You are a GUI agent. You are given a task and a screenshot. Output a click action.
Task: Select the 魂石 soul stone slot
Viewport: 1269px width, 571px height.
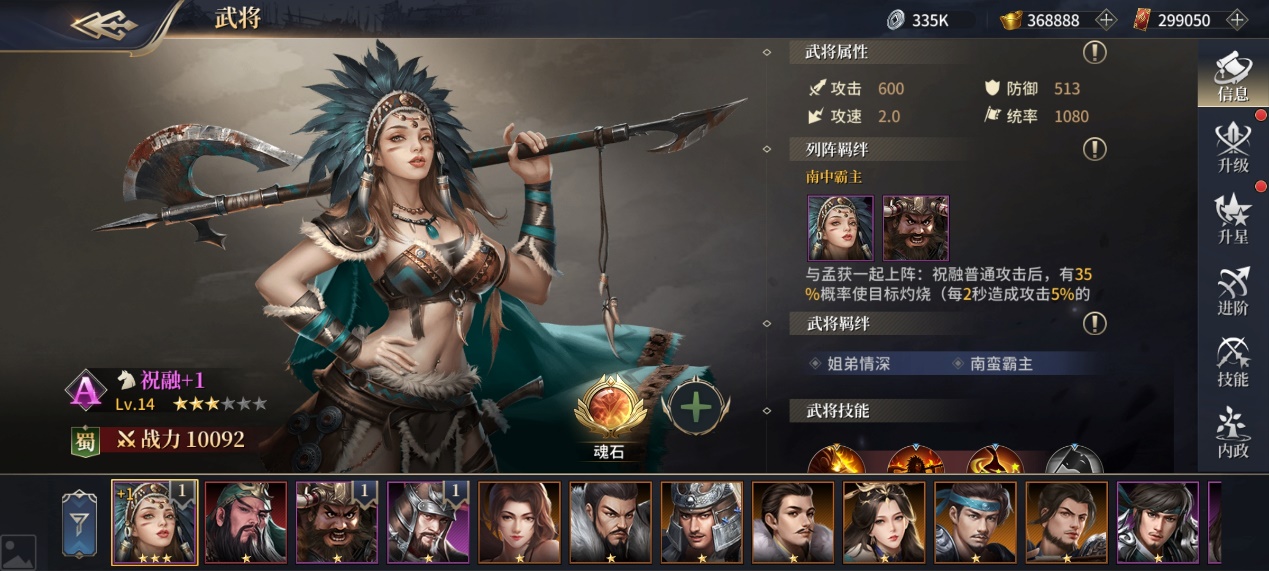point(608,409)
